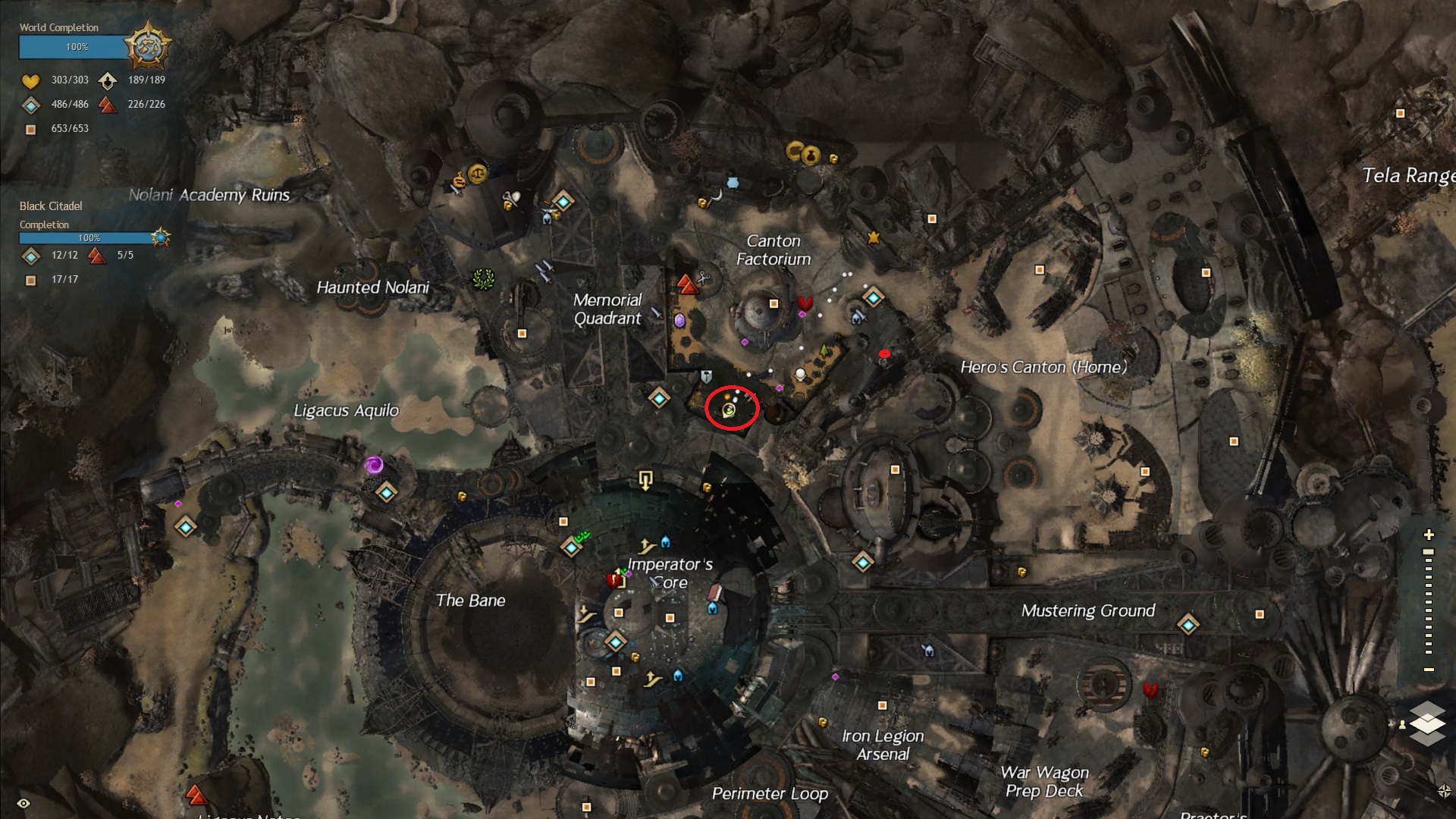Zoom in with the plus button
This screenshot has height=819, width=1456.
1429,535
